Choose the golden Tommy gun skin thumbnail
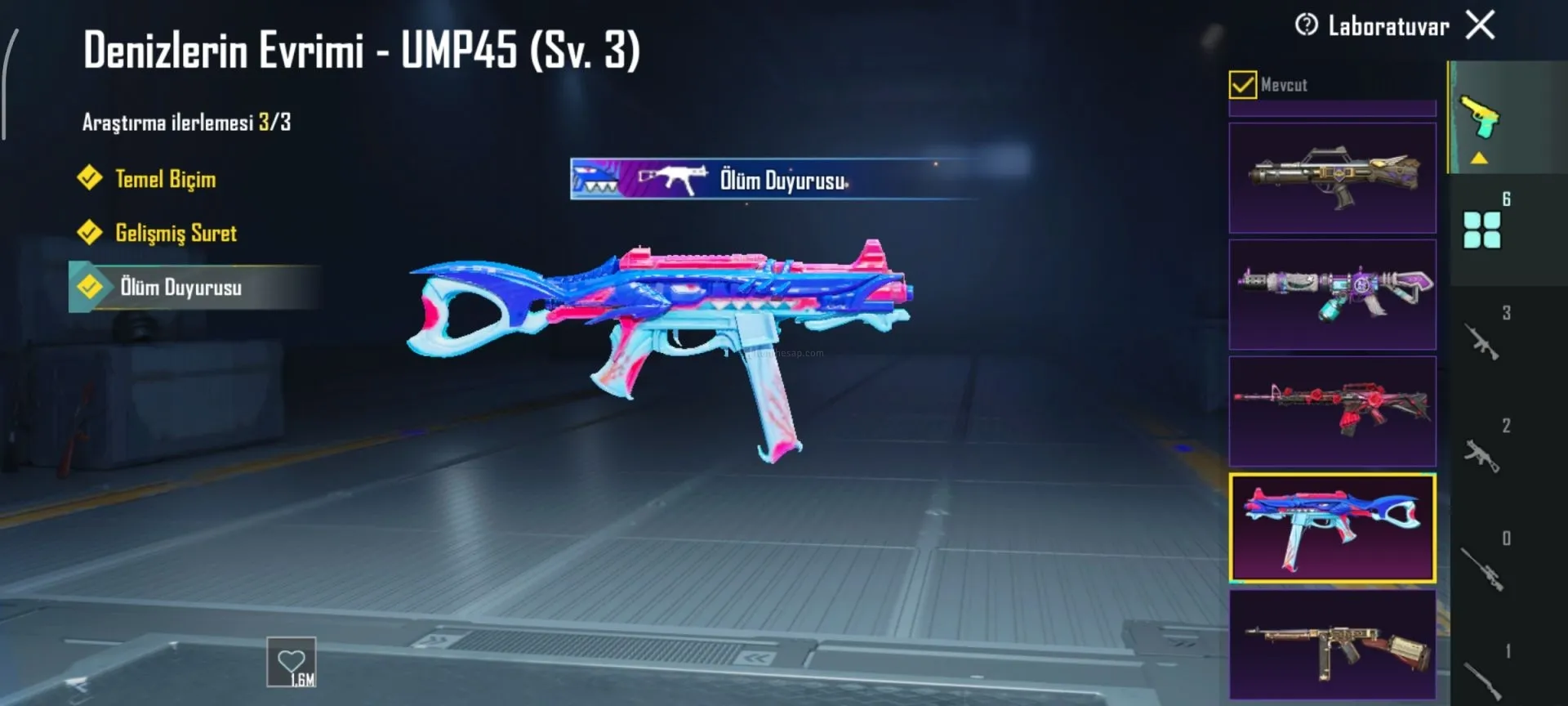 pos(1332,645)
